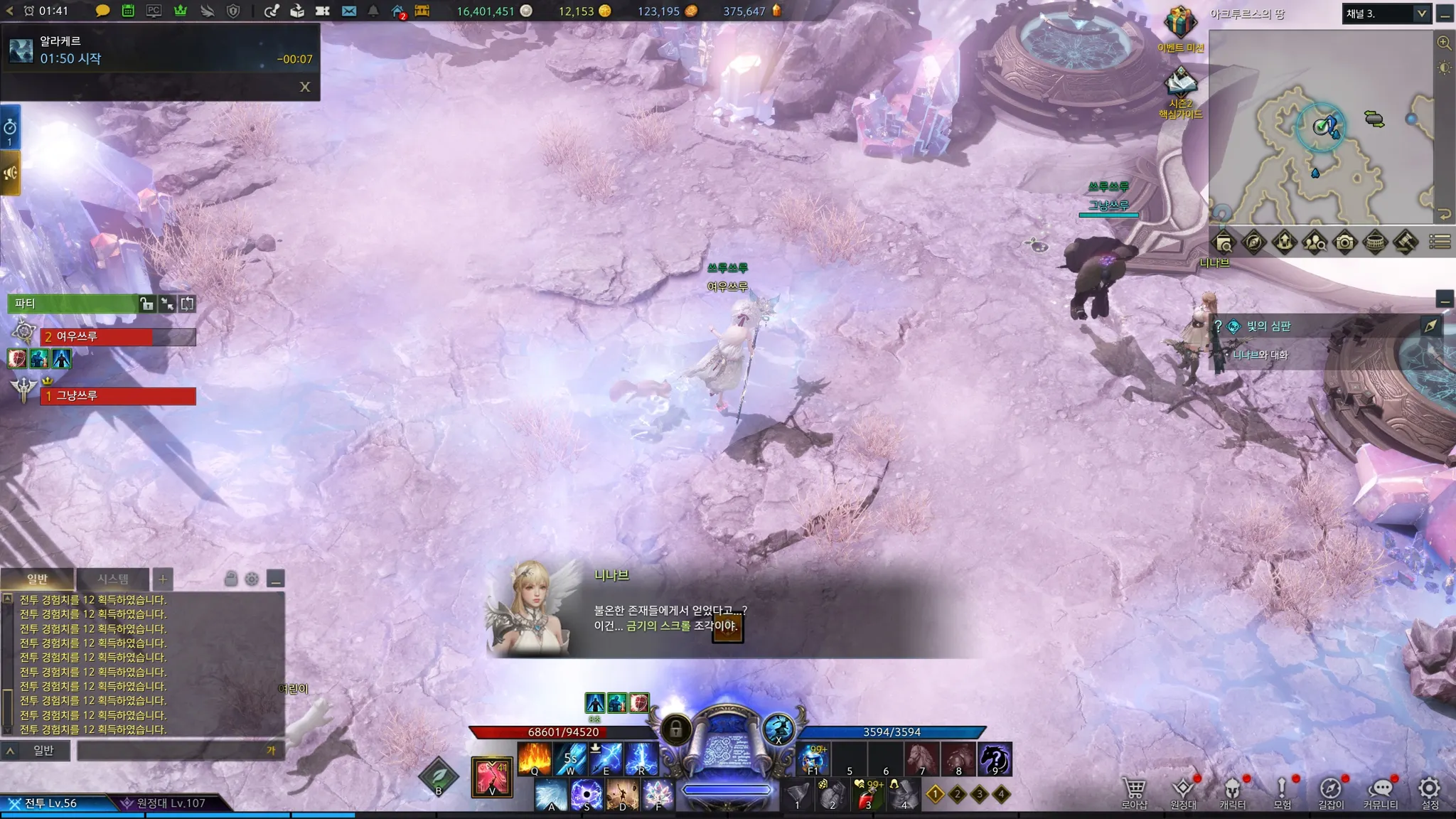Open the 캐릭터 menu

tap(1232, 791)
